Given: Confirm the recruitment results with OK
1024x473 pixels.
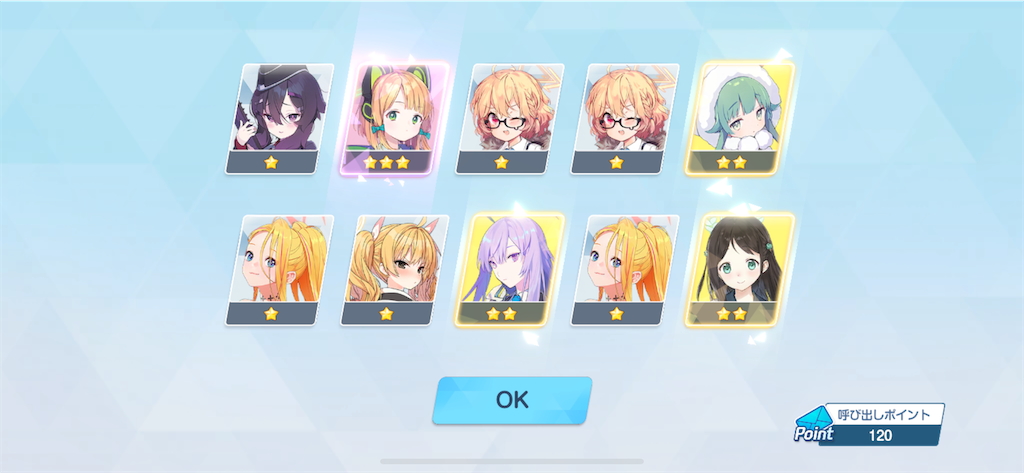Looking at the screenshot, I should [512, 400].
